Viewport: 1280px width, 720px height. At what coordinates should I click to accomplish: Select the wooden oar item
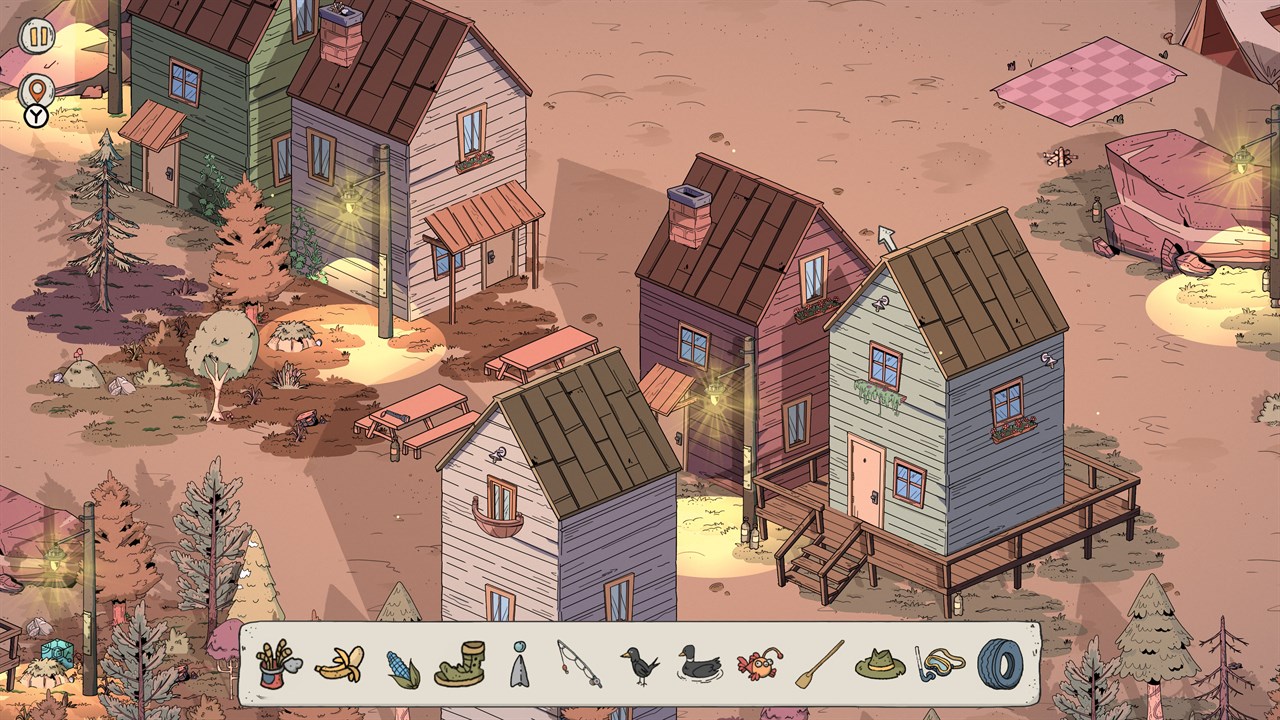coord(820,664)
